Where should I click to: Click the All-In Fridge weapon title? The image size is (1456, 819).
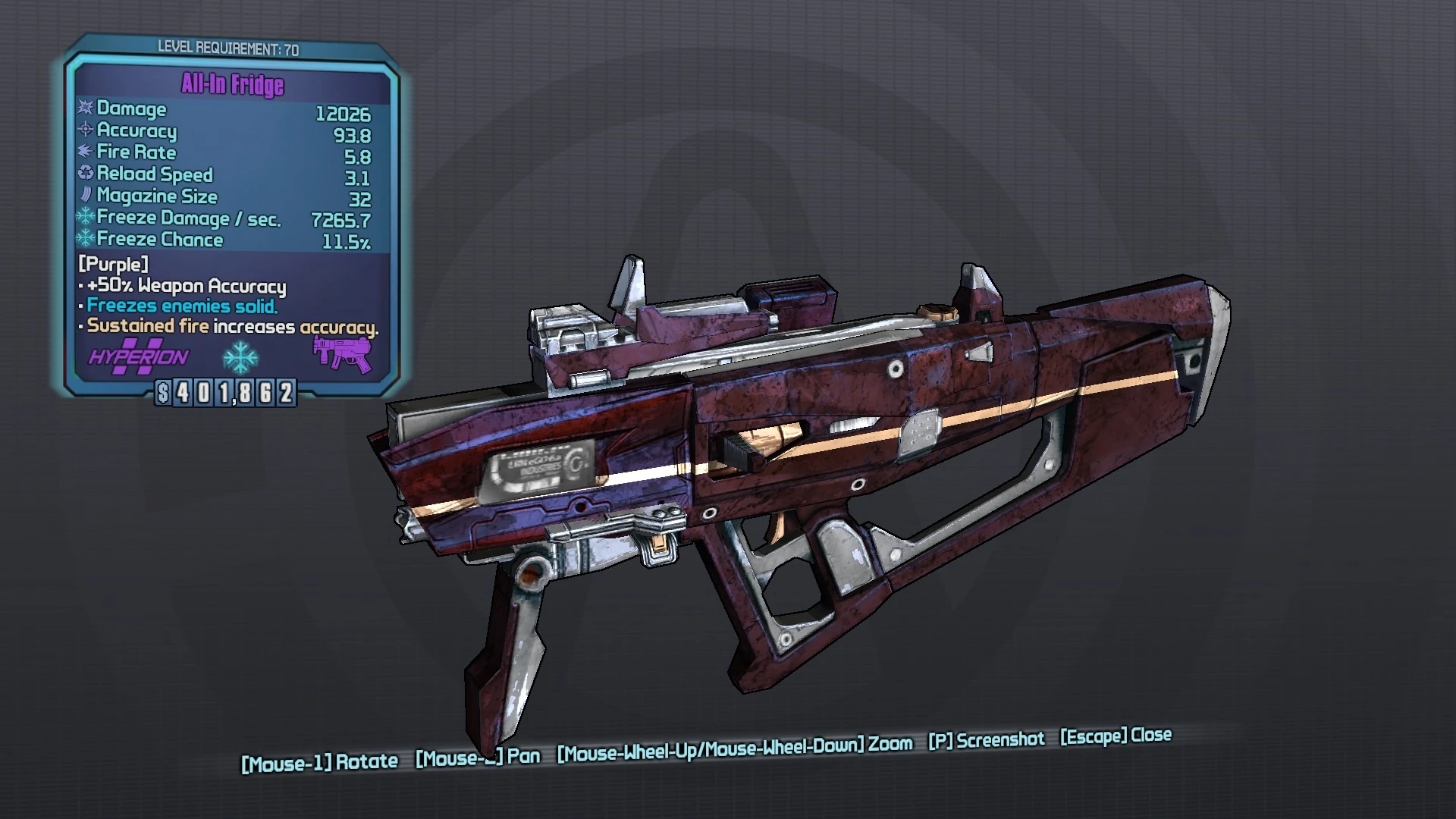(231, 86)
